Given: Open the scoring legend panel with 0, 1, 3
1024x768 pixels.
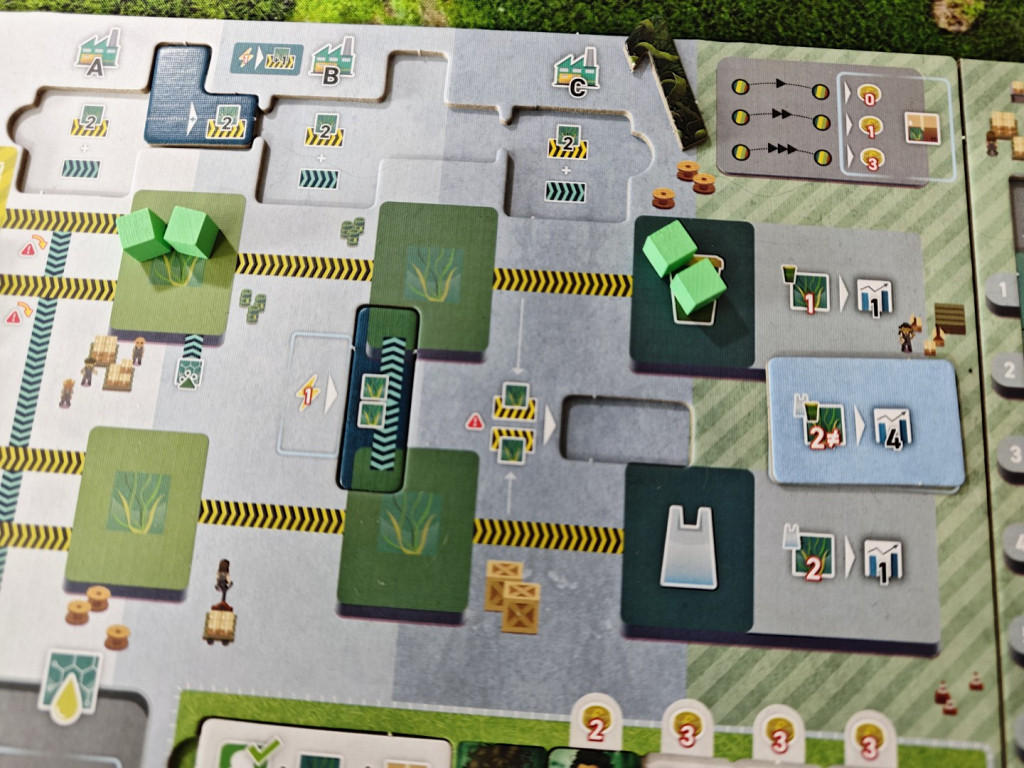Looking at the screenshot, I should click(x=833, y=120).
